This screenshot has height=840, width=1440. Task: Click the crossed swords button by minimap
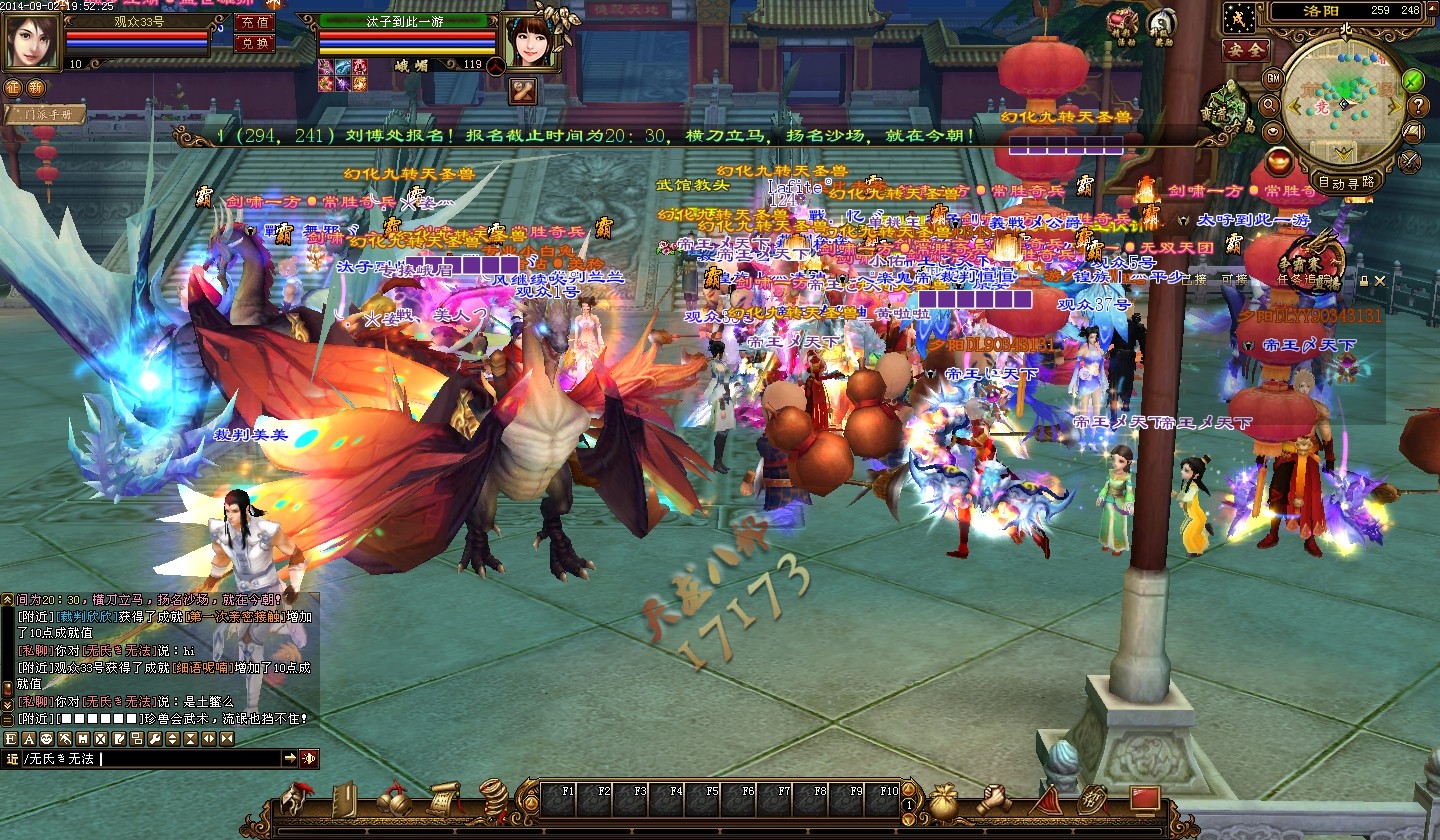[x=1410, y=158]
